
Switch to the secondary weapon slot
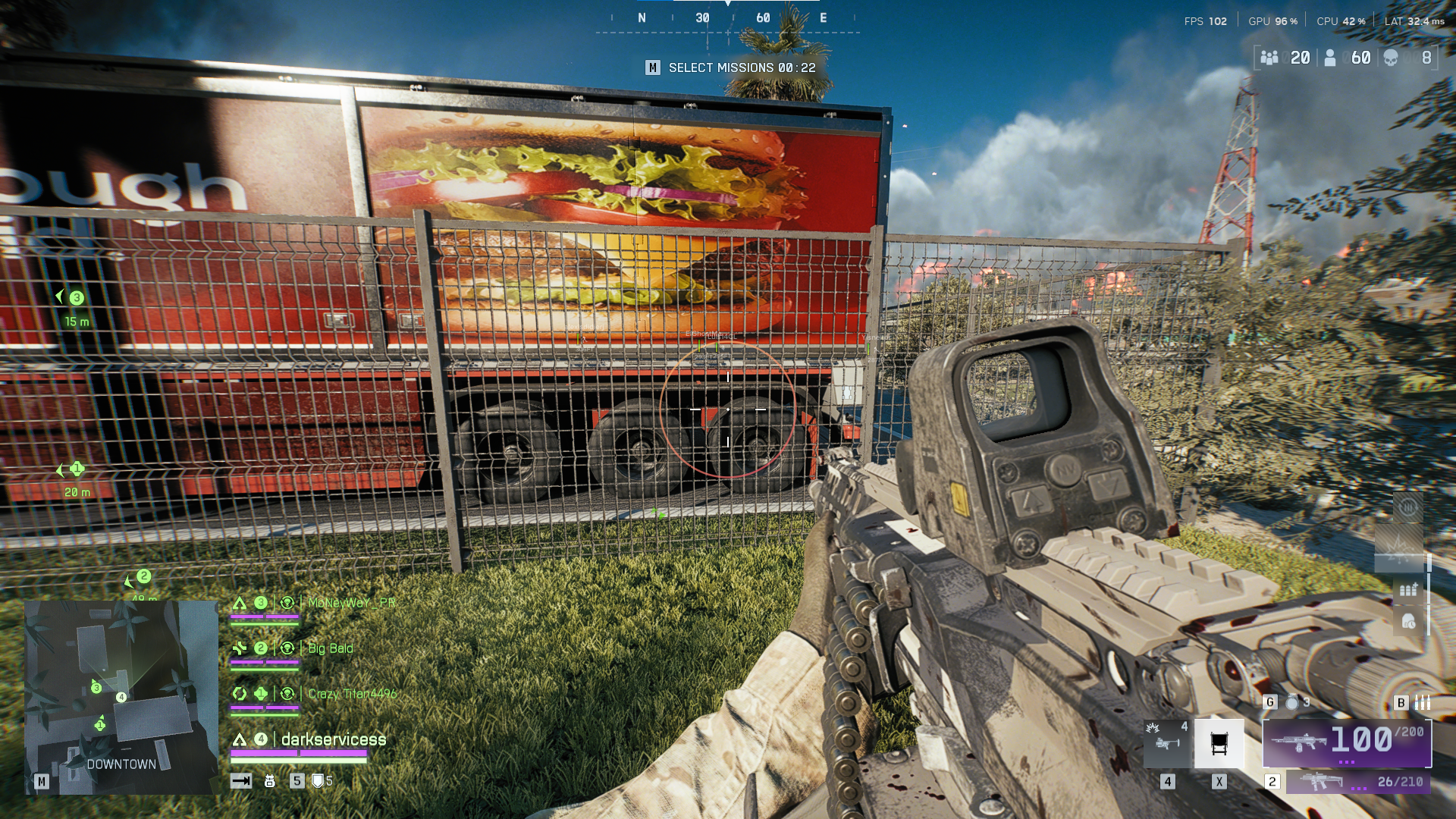tap(1358, 782)
